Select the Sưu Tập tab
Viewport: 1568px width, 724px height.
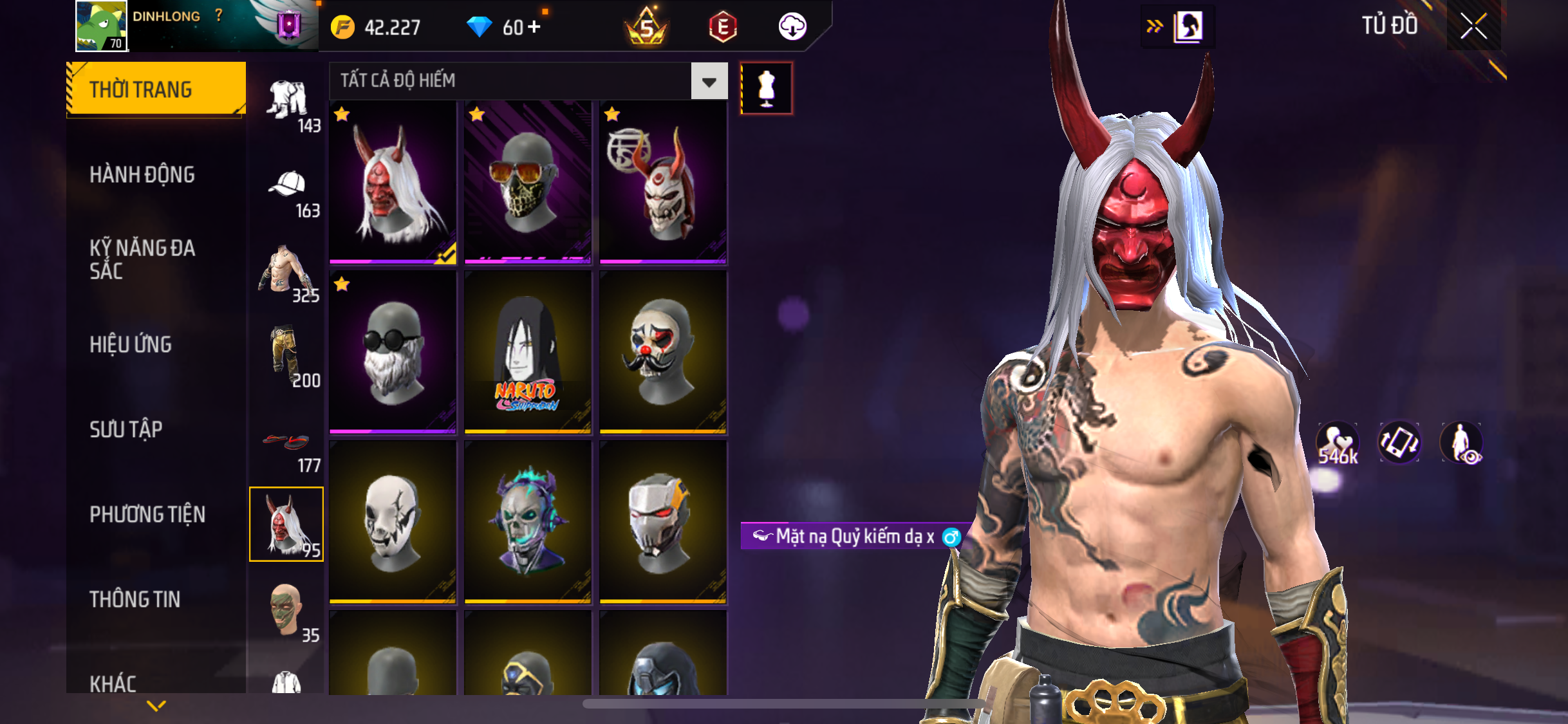pyautogui.click(x=126, y=429)
